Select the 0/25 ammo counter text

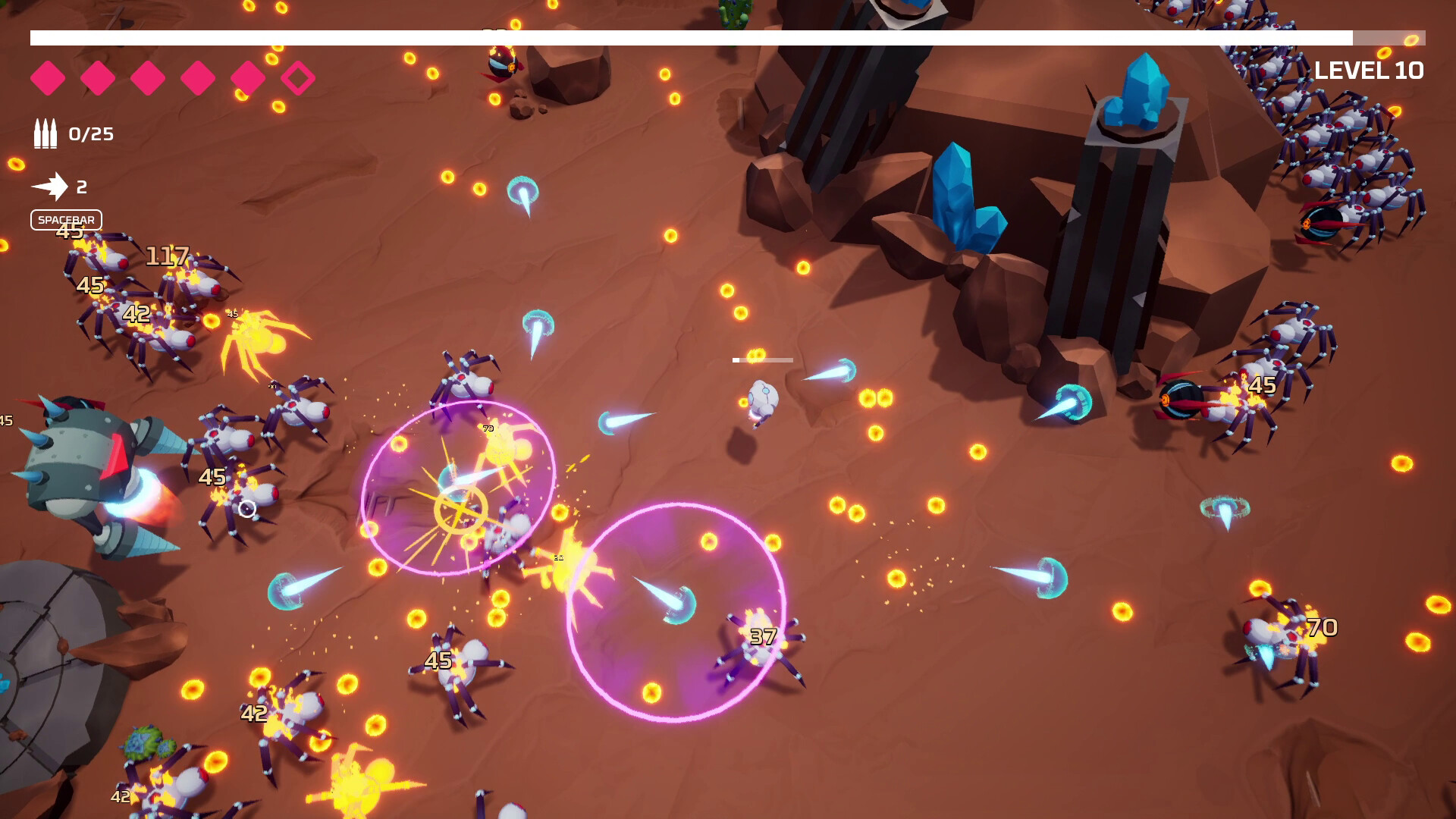(90, 134)
